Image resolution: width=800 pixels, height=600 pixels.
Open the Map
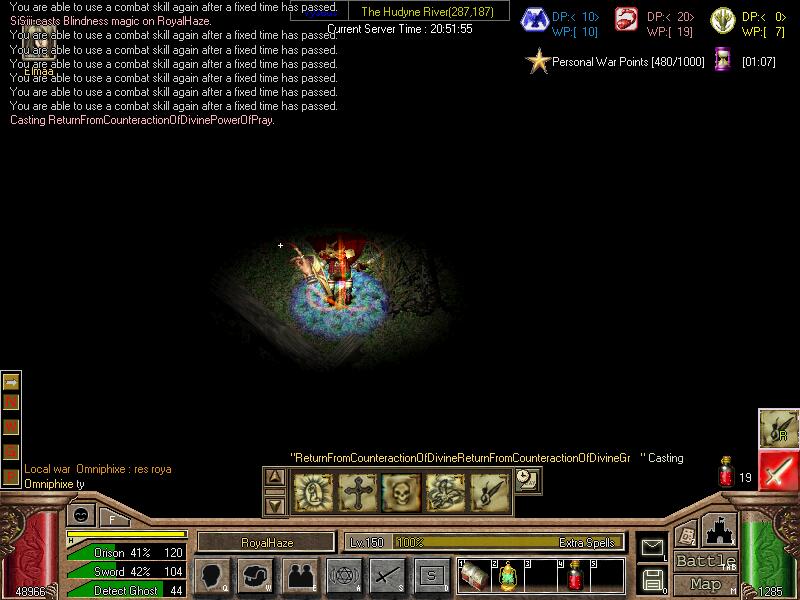(705, 584)
